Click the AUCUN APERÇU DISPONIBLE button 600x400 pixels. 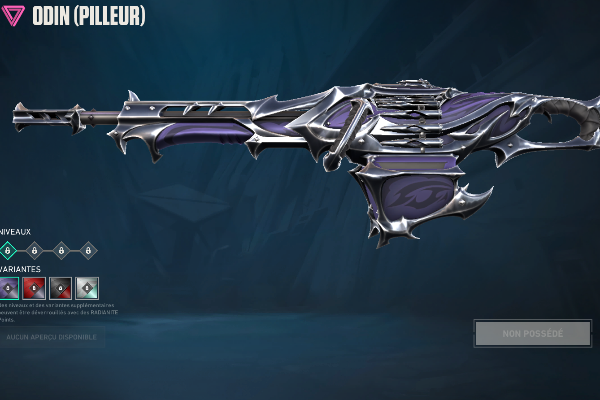[51, 337]
